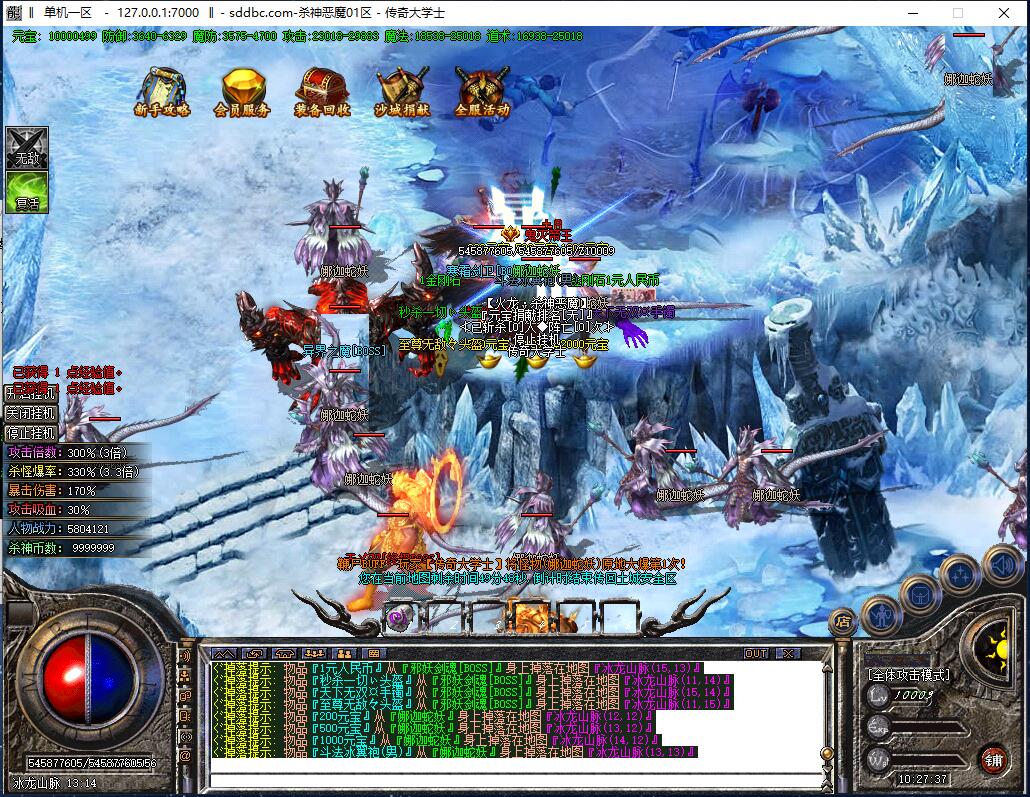Click the OUT button above chat

point(757,653)
